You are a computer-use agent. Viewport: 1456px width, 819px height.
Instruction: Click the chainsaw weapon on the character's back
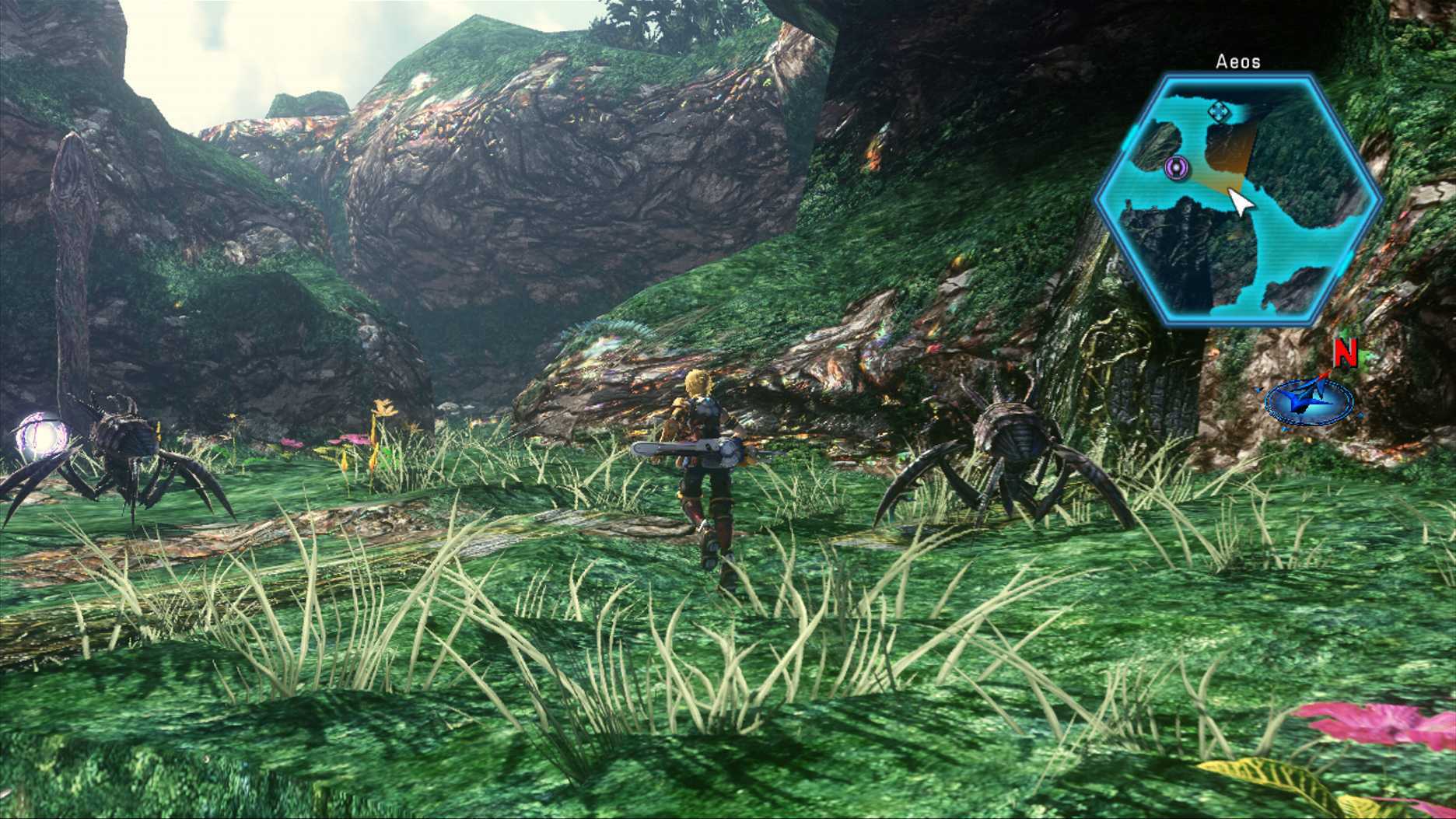pyautogui.click(x=684, y=447)
